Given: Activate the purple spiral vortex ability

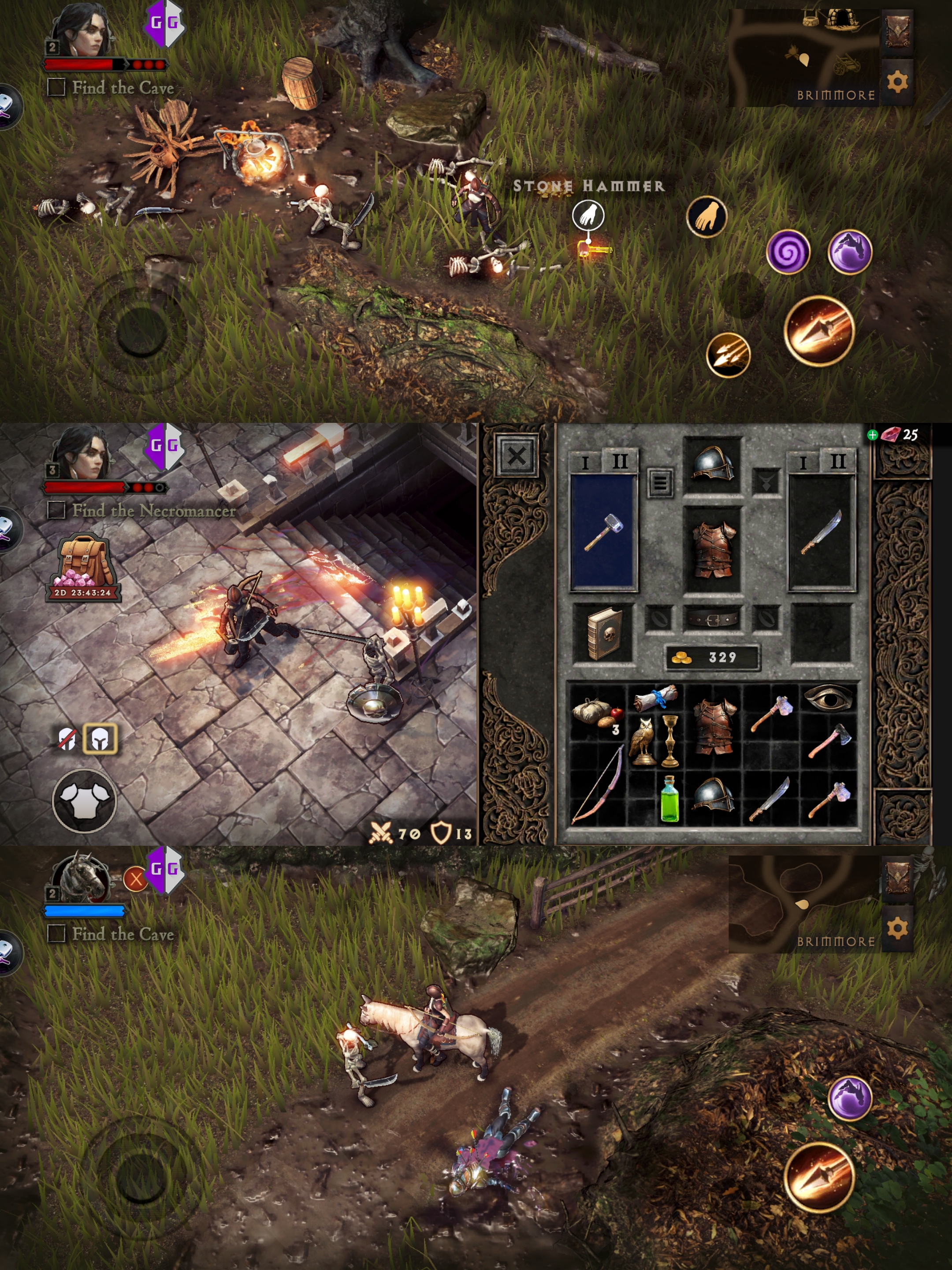Looking at the screenshot, I should [x=788, y=252].
